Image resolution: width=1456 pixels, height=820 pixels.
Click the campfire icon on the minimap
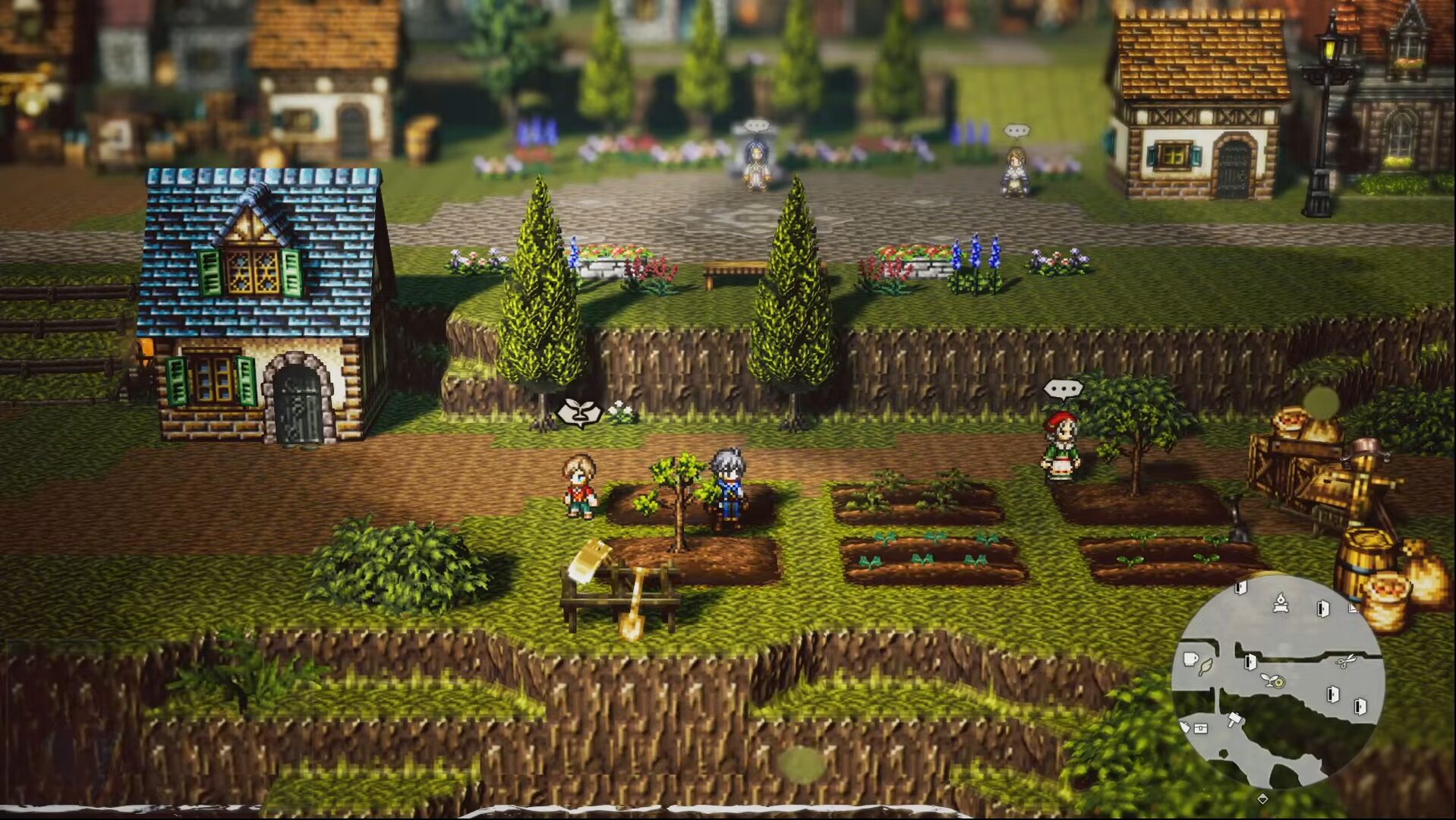(x=1281, y=602)
